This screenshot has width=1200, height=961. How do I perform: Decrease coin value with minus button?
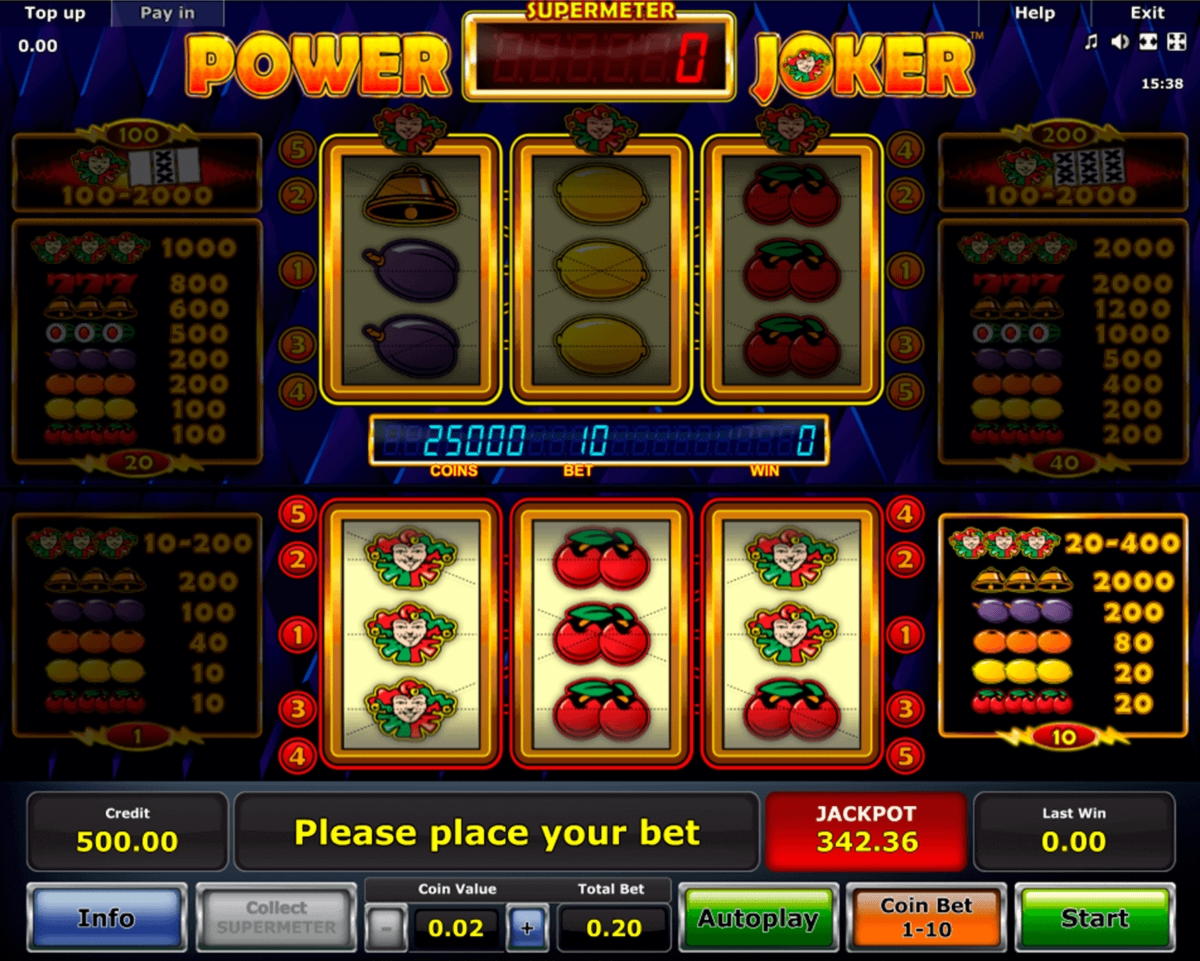(x=385, y=927)
